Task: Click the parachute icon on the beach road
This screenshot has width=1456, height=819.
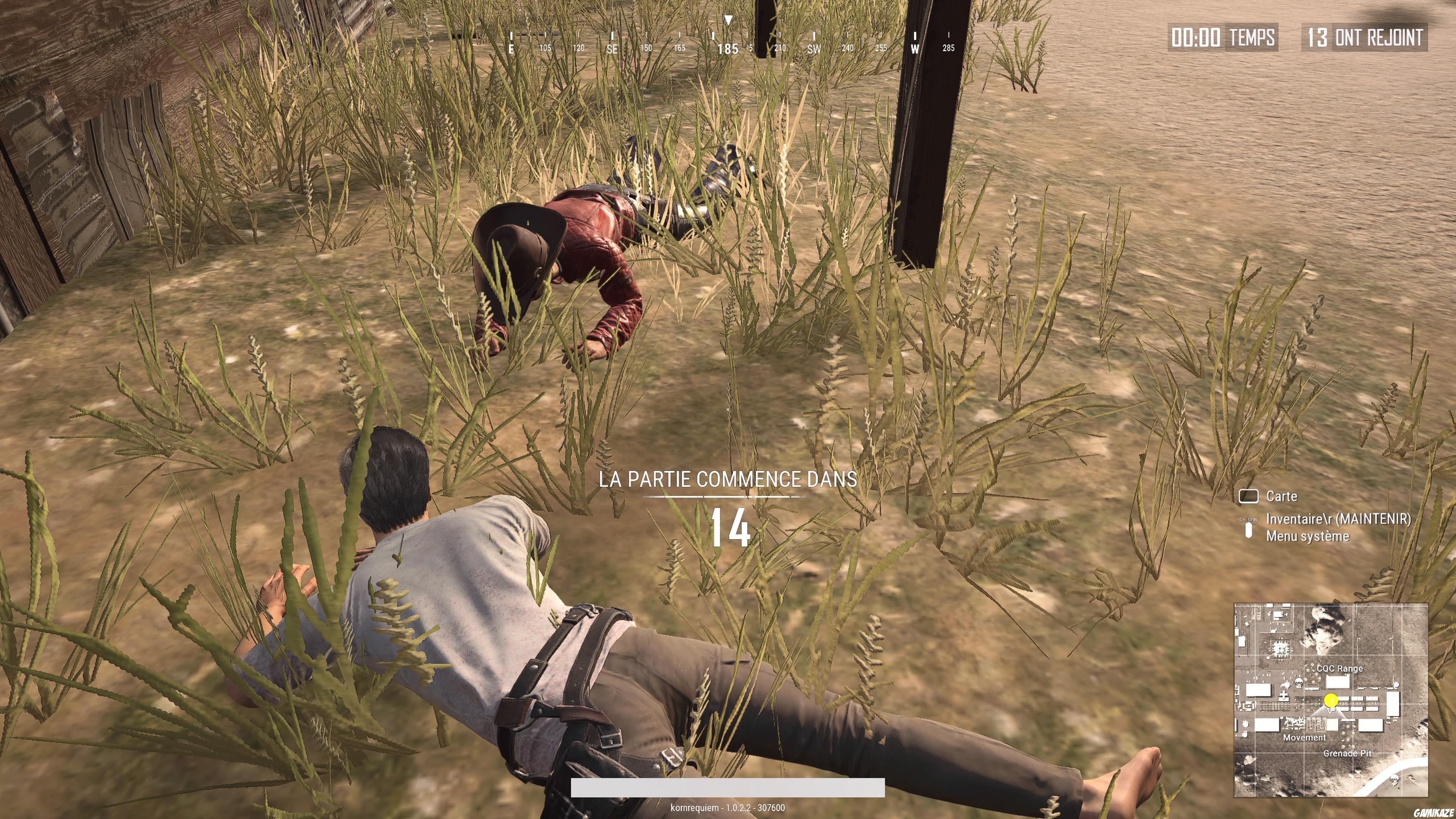Action: [x=1395, y=778]
